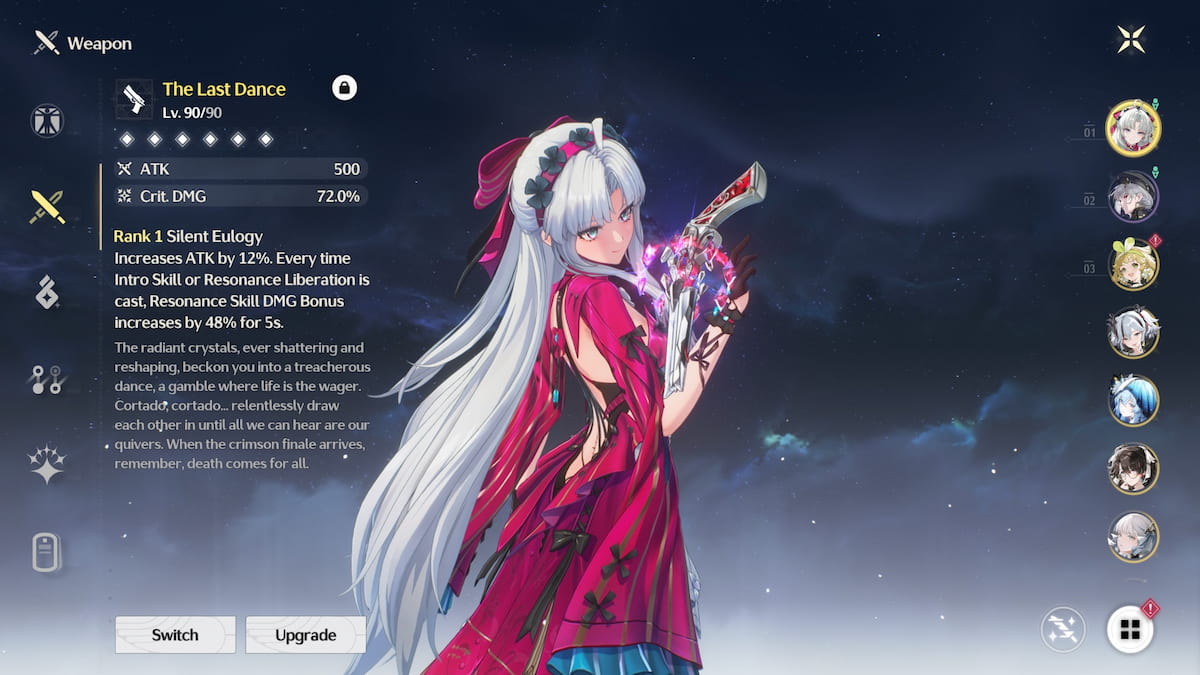
Task: View The Last Dance pistol icon
Action: point(134,99)
